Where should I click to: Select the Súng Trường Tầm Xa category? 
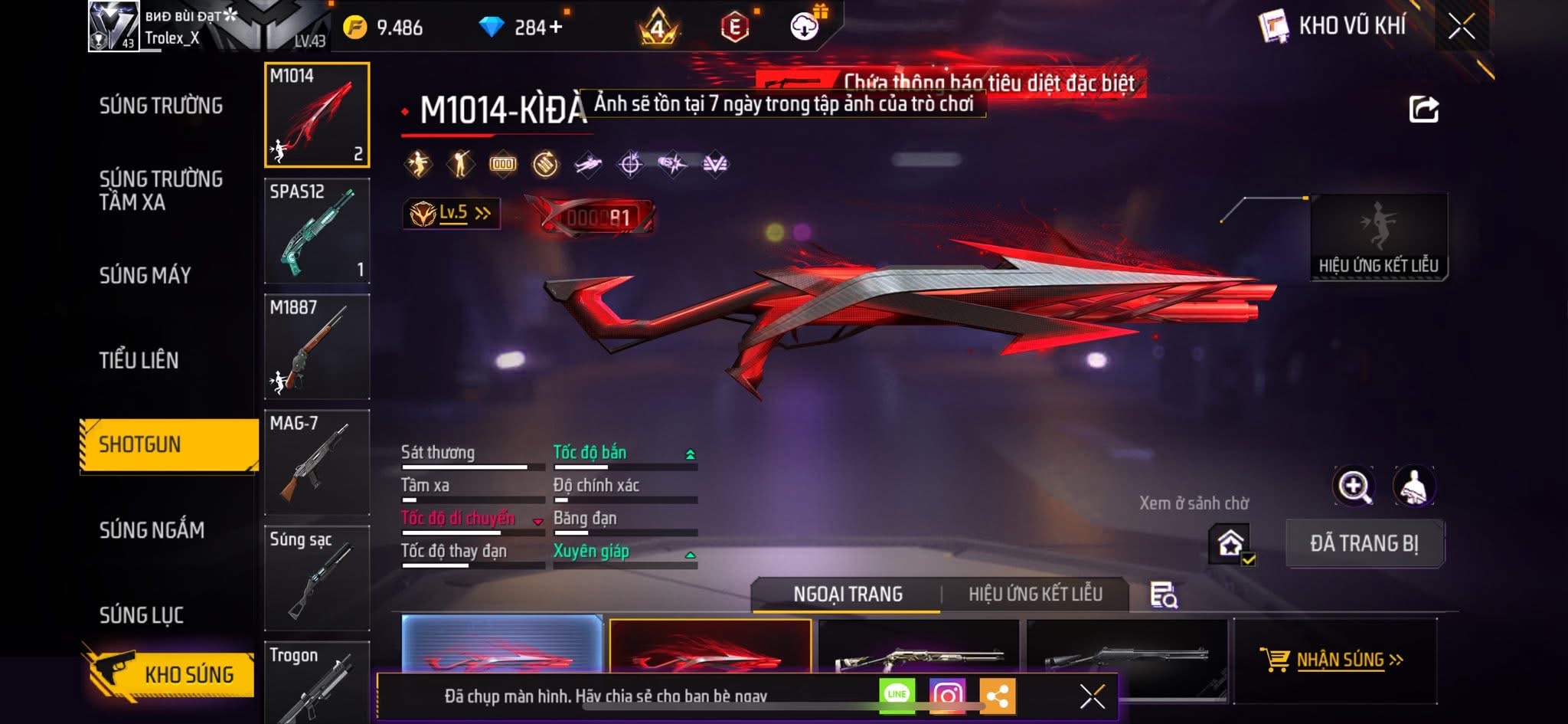pos(161,190)
